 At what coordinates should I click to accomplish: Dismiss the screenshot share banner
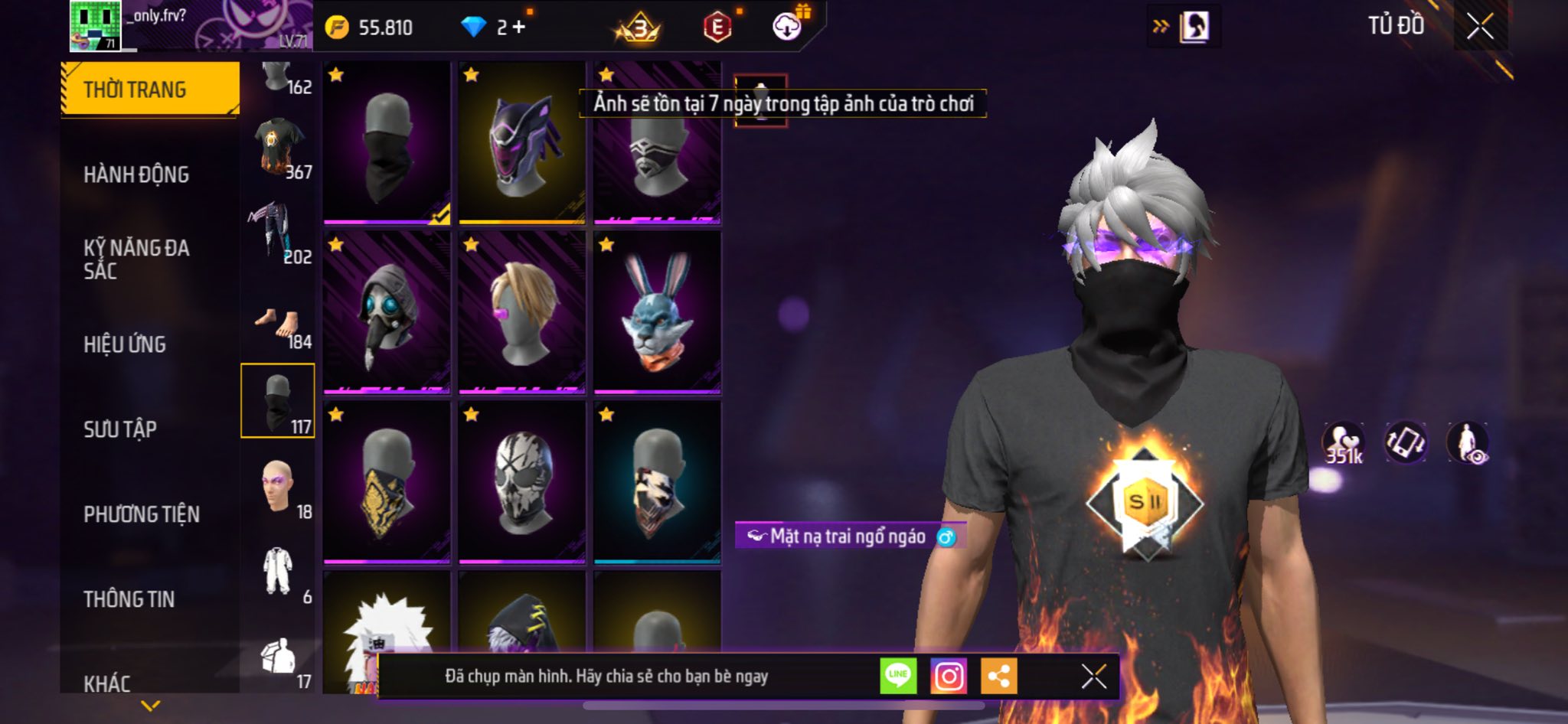(x=1093, y=677)
